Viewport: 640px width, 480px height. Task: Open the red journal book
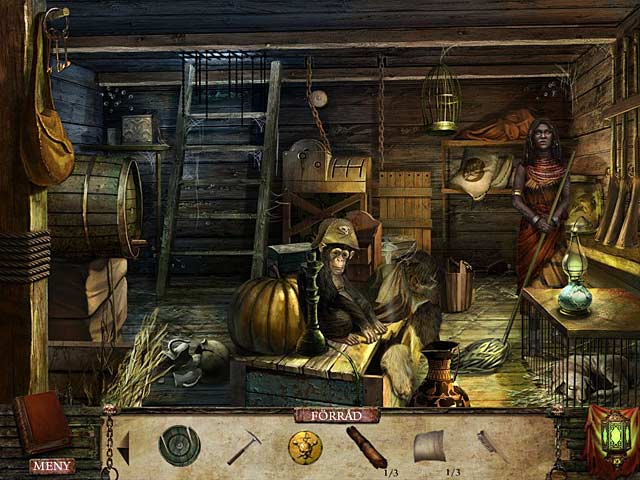click(42, 421)
